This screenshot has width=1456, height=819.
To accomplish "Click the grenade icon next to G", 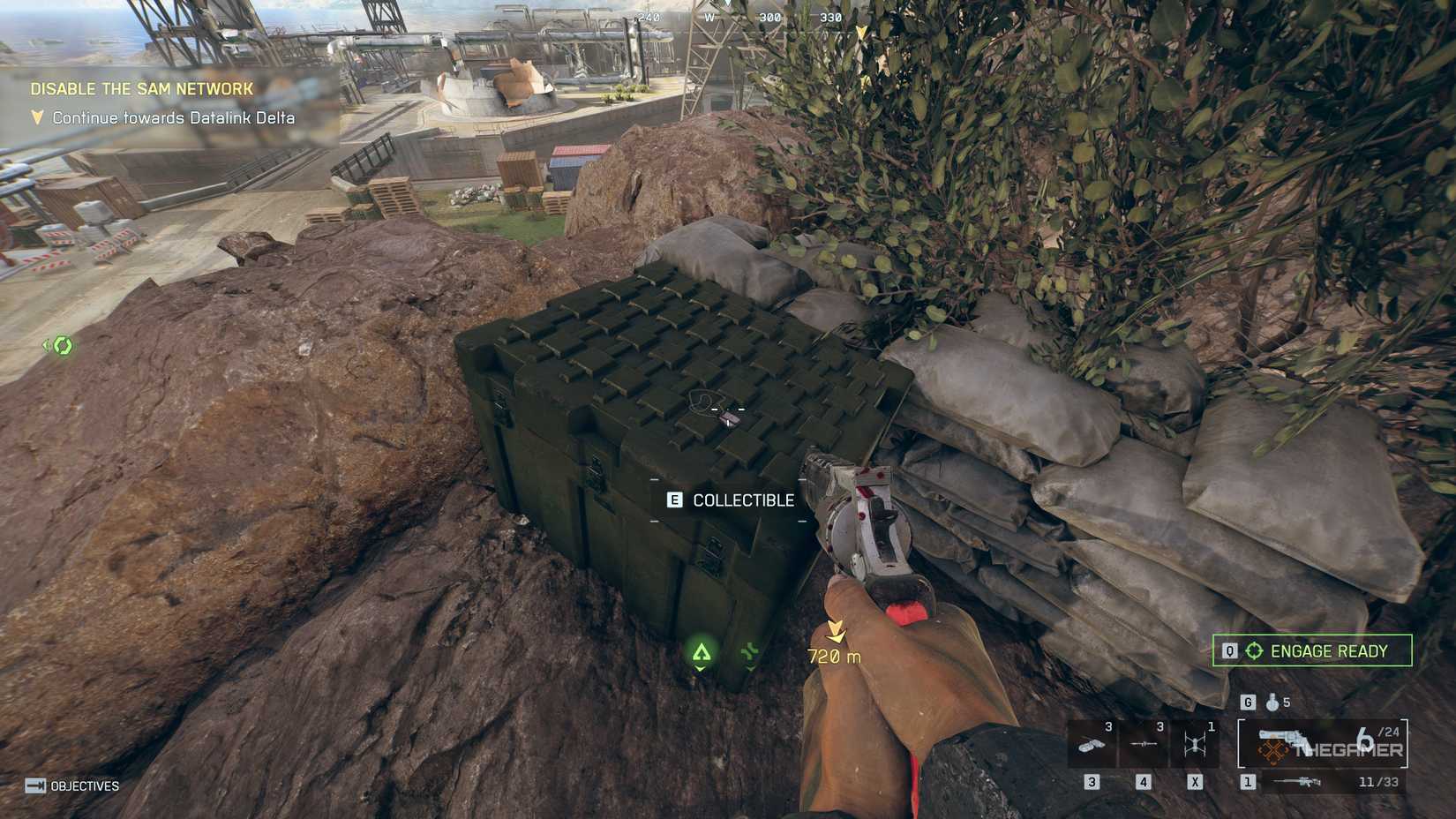I will 1272,702.
